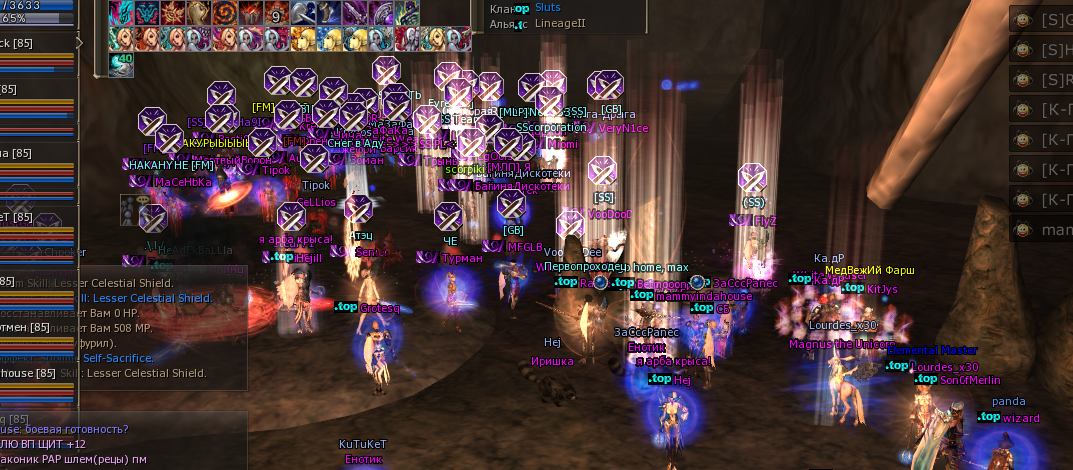Select the blue dragon buff icon
The image size is (1073, 470).
(121, 14)
